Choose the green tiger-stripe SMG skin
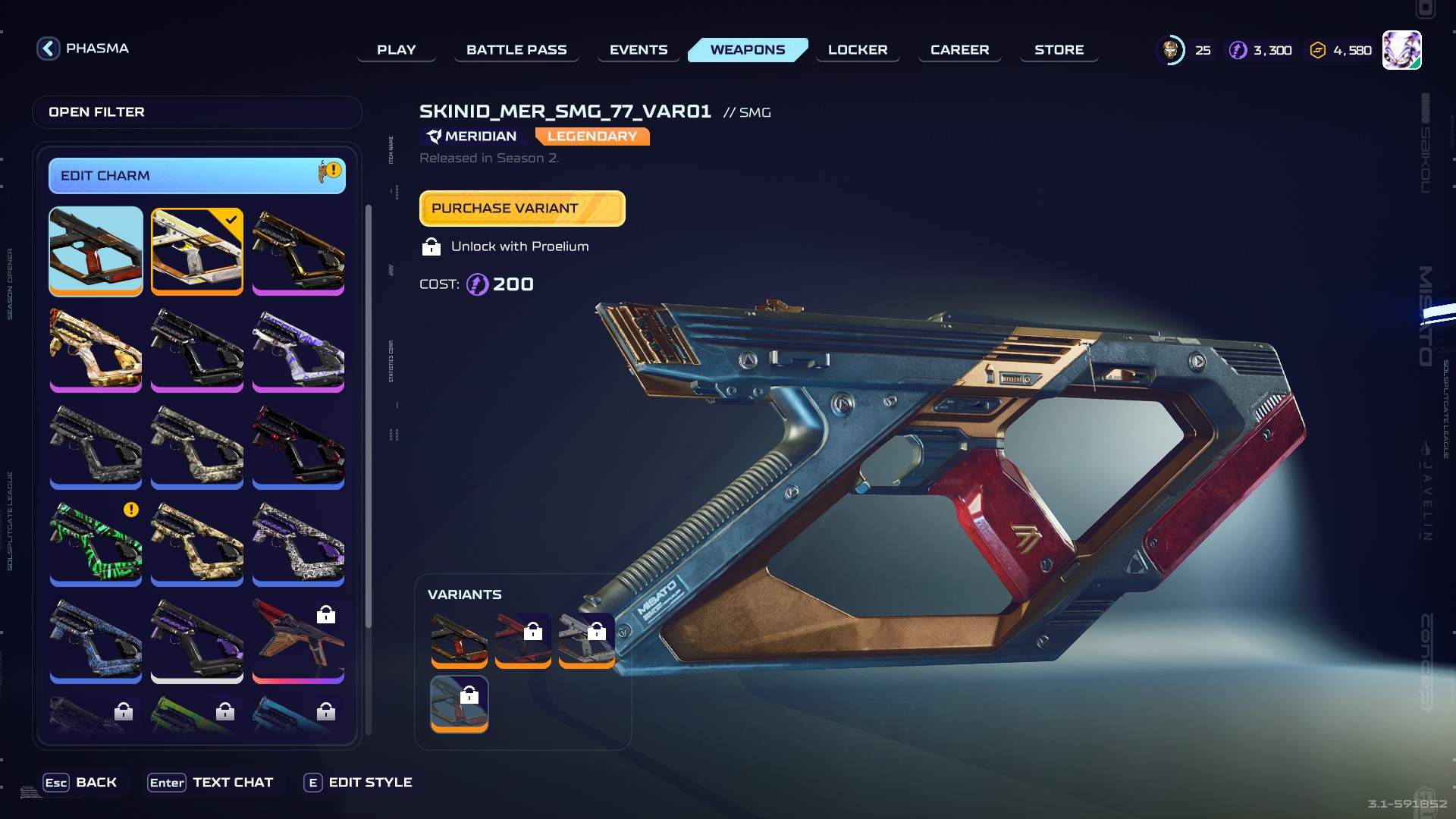1456x819 pixels. (96, 542)
